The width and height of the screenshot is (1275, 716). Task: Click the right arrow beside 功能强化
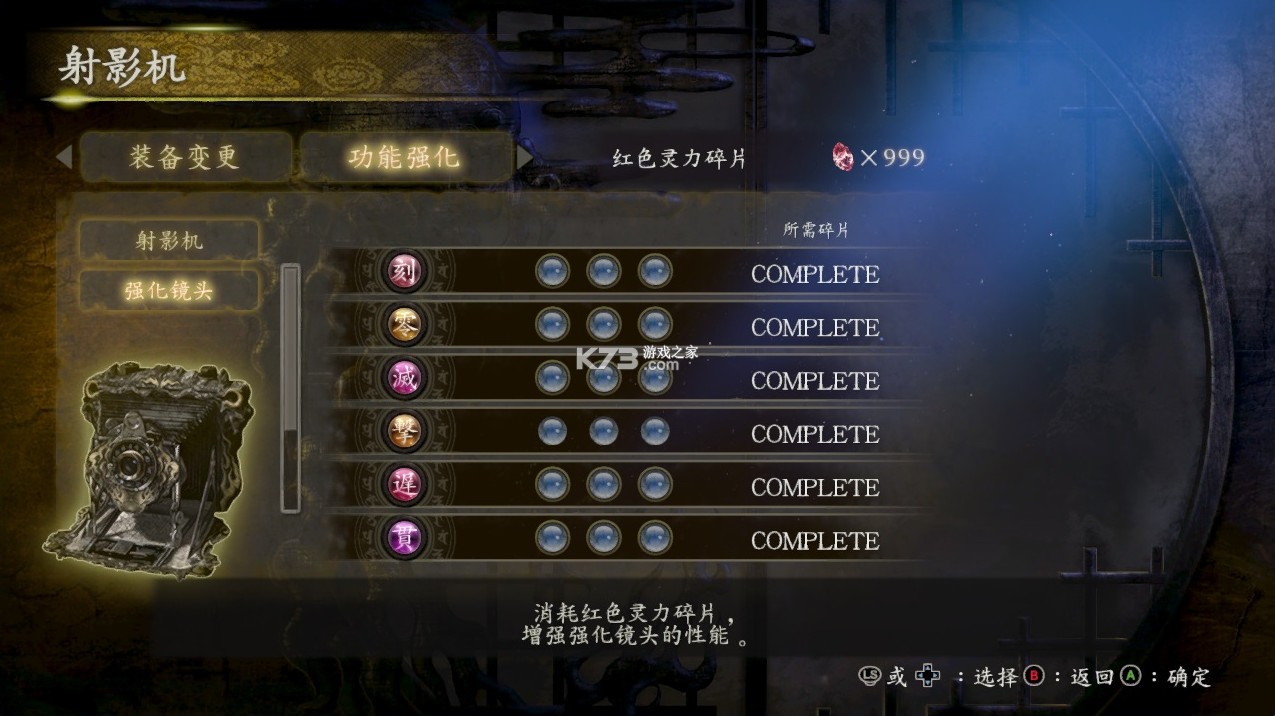525,158
